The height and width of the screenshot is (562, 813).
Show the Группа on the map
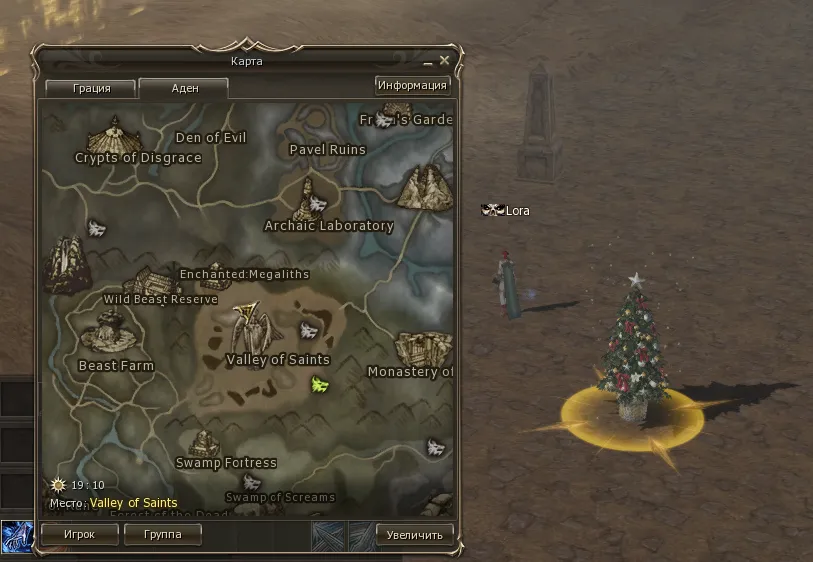[x=163, y=535]
